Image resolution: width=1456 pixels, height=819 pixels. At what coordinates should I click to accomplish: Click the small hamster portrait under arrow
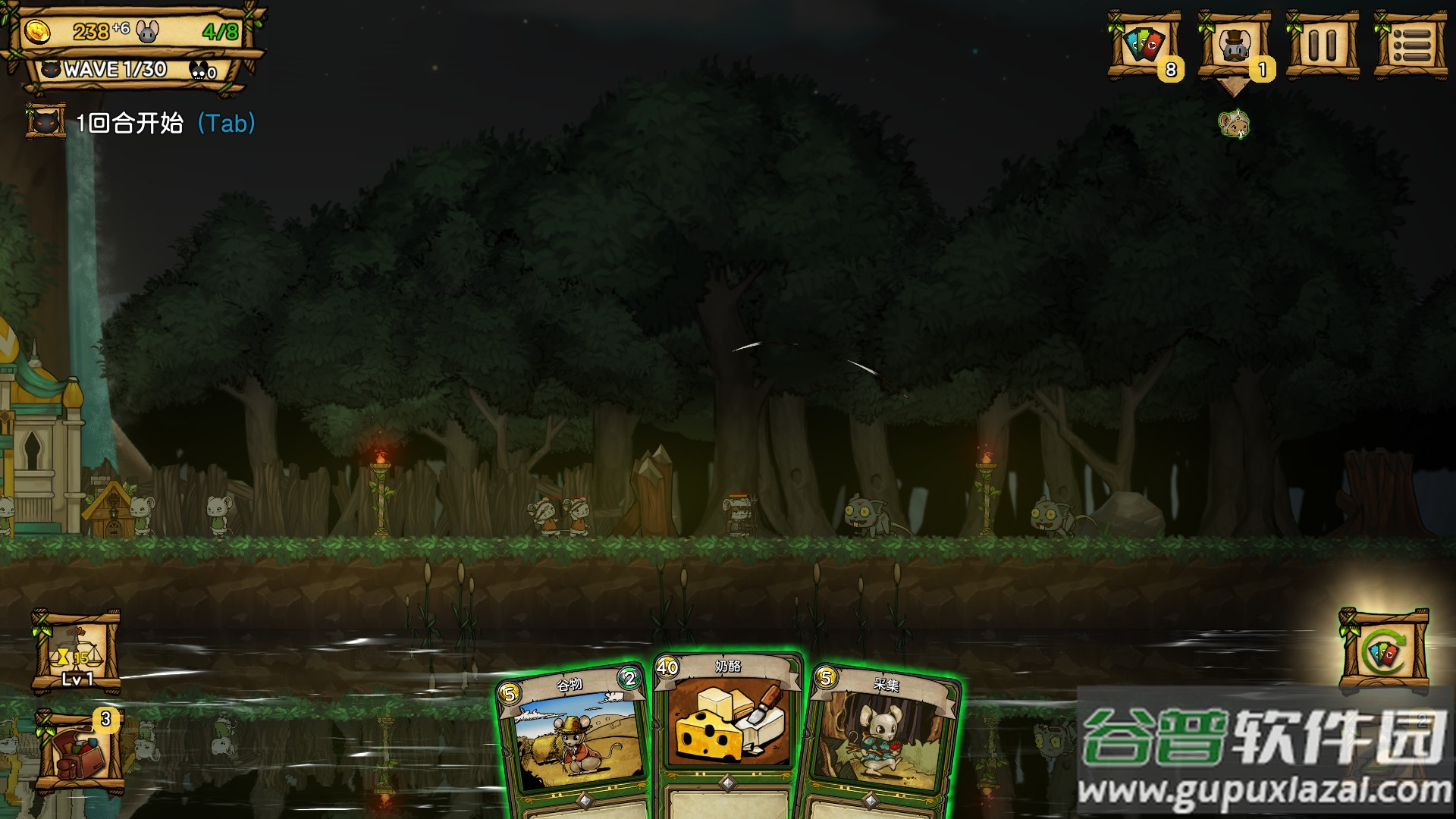(1234, 124)
